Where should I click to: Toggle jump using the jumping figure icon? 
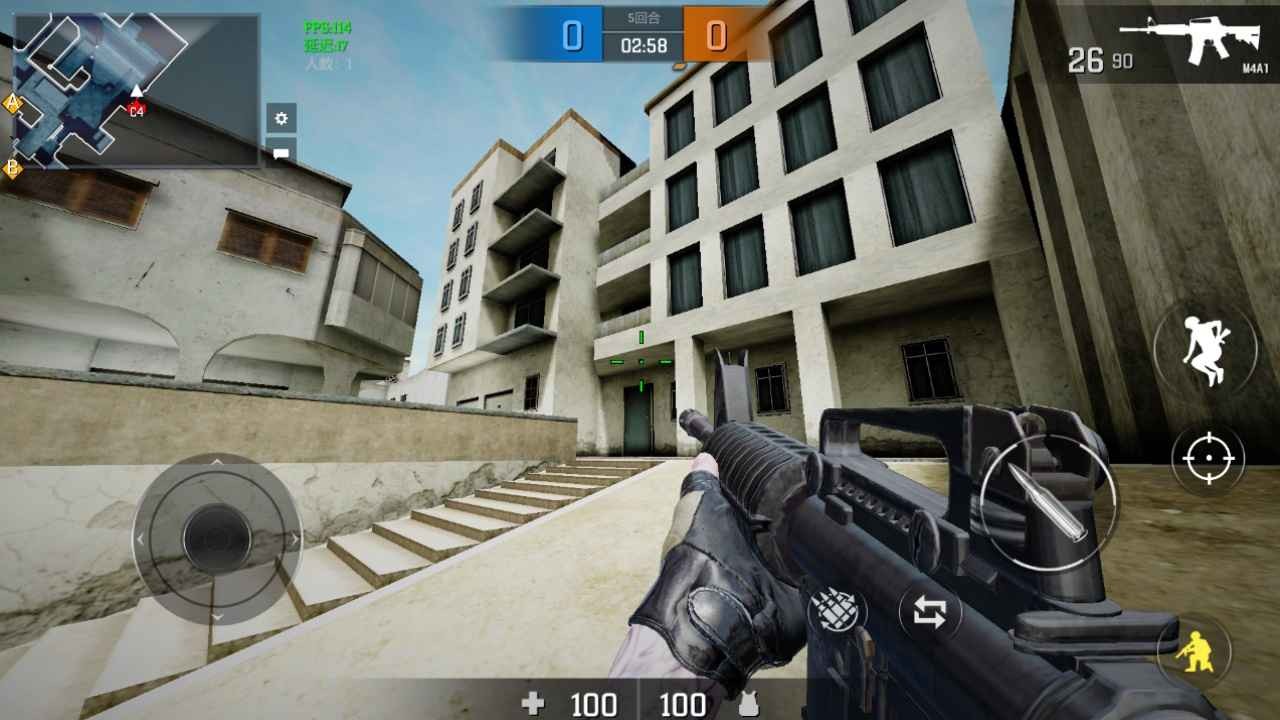pos(1207,348)
